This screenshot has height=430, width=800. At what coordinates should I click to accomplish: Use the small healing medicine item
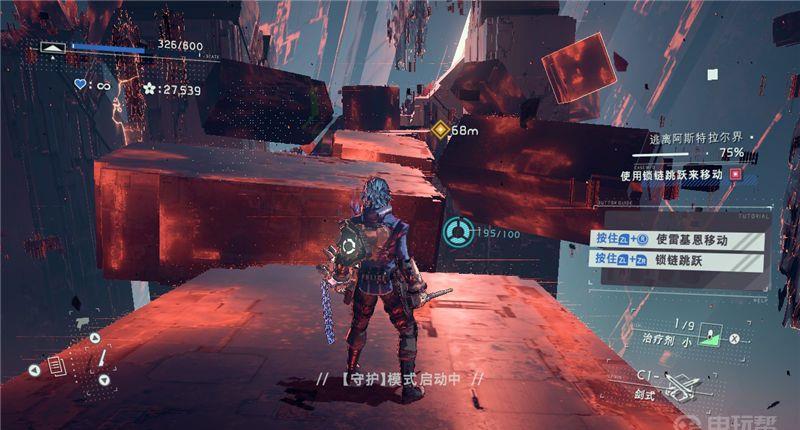click(x=712, y=334)
